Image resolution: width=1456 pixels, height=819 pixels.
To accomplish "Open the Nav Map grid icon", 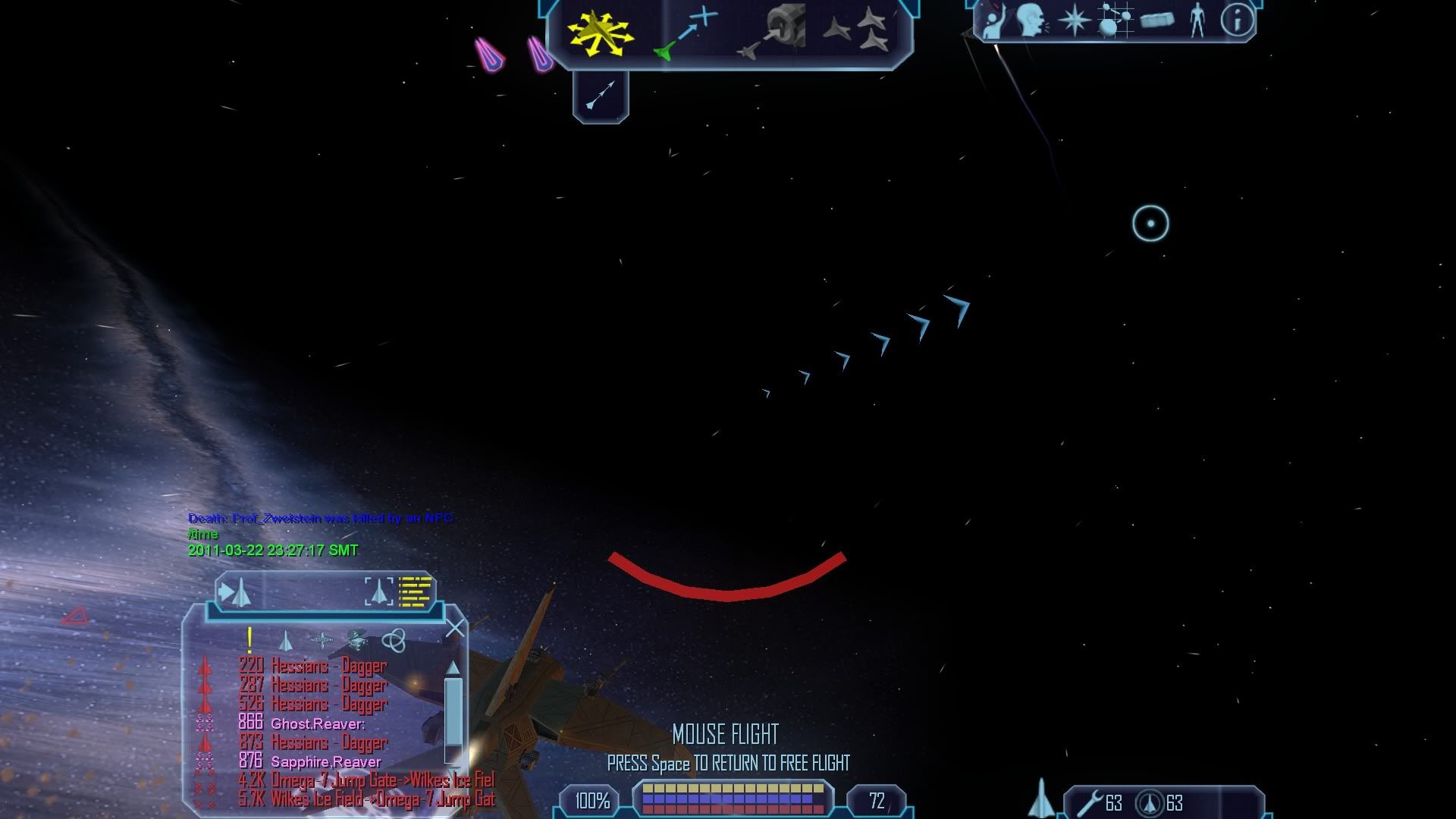I will pyautogui.click(x=1115, y=20).
